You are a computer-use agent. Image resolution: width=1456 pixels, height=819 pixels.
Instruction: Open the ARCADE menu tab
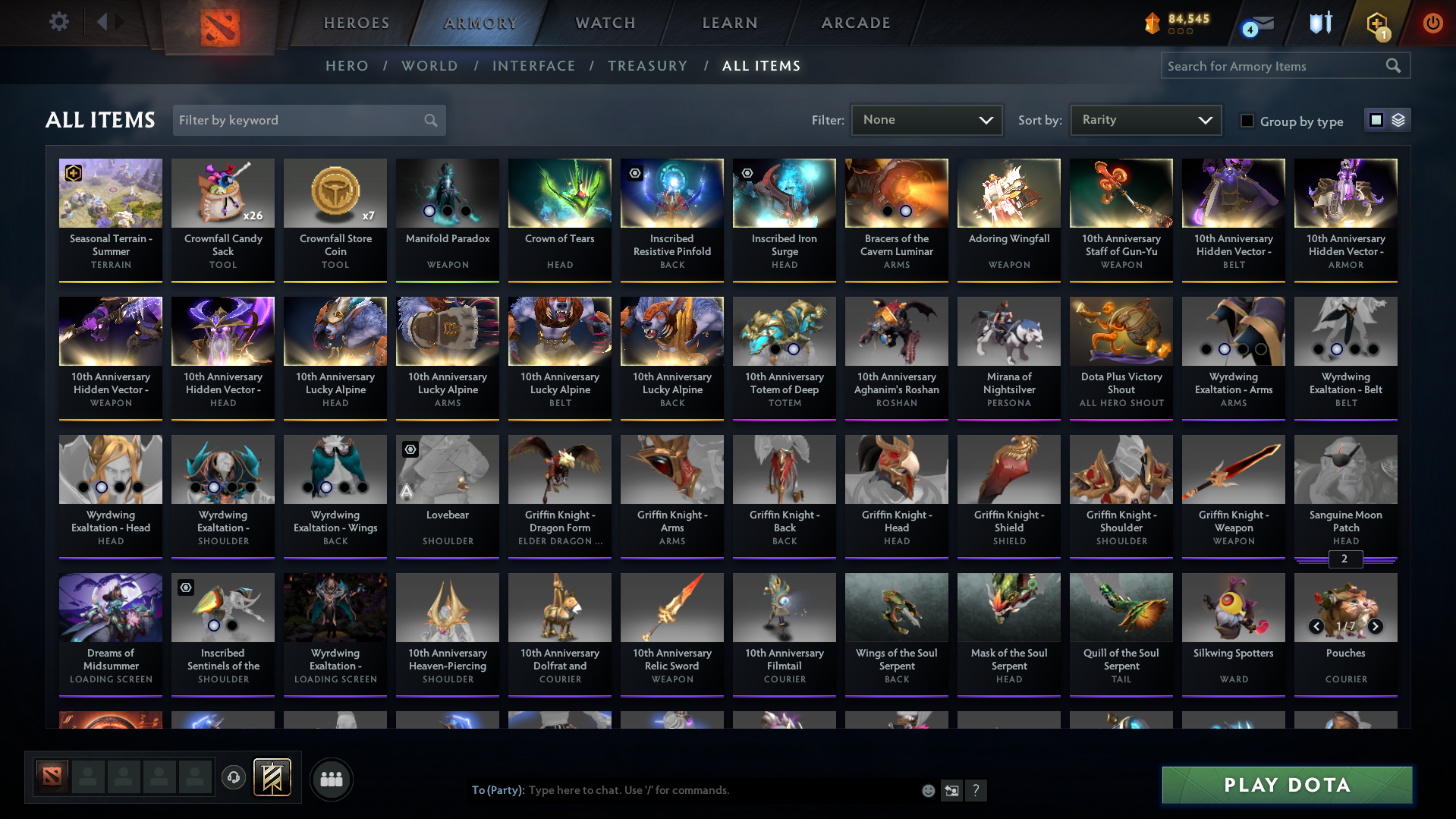coord(855,23)
